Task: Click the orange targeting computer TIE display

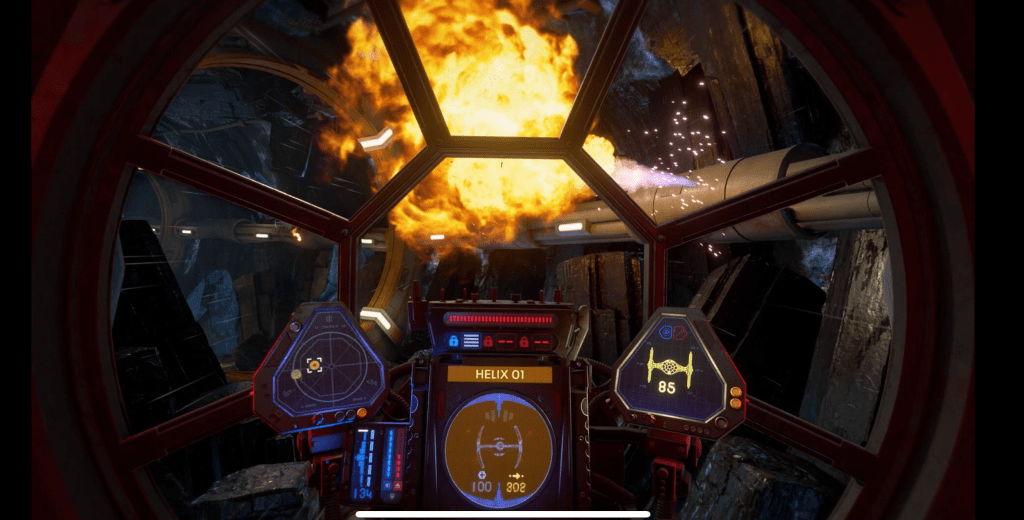Action: (x=498, y=439)
